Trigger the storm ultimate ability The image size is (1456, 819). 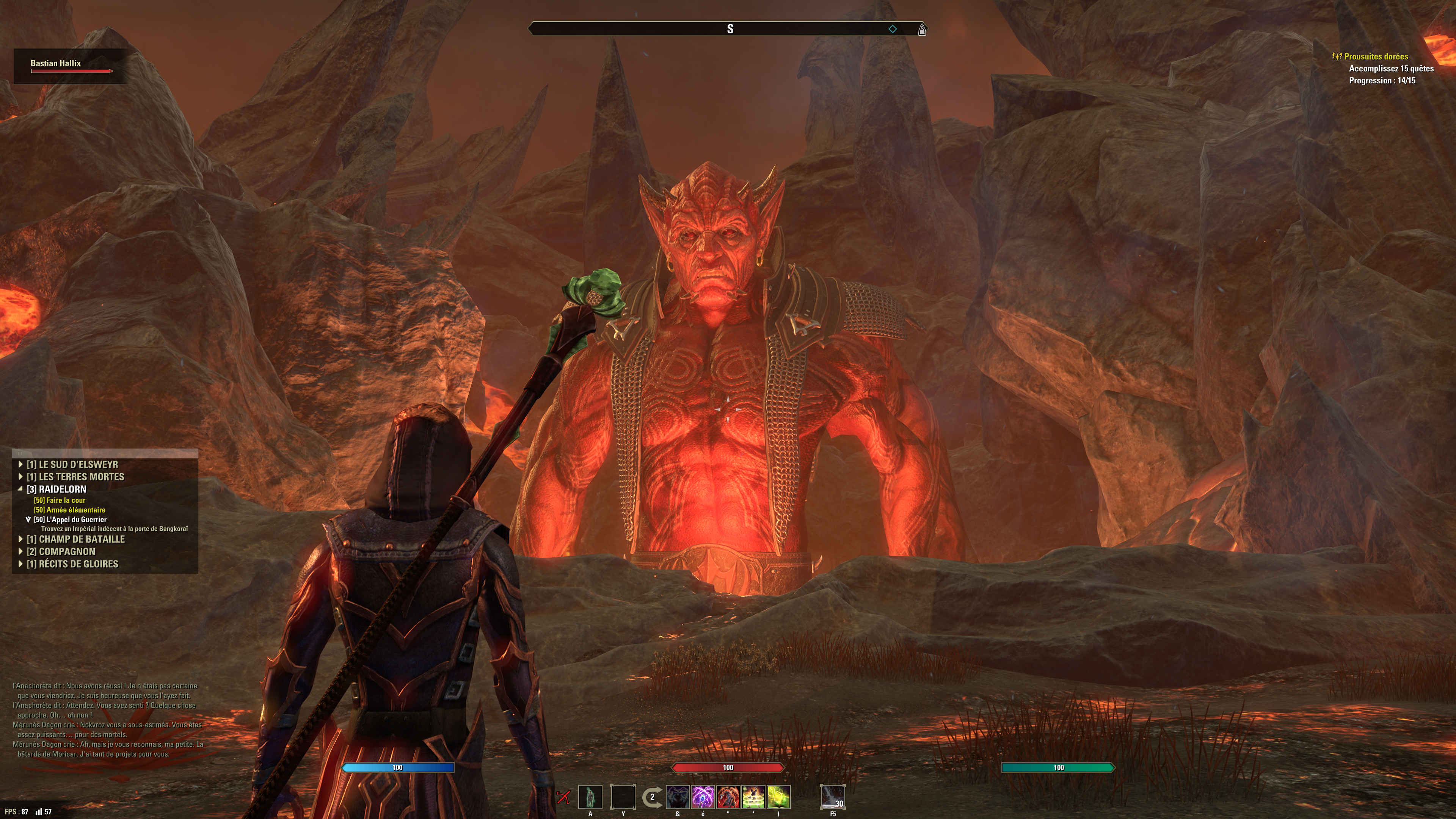click(x=833, y=797)
